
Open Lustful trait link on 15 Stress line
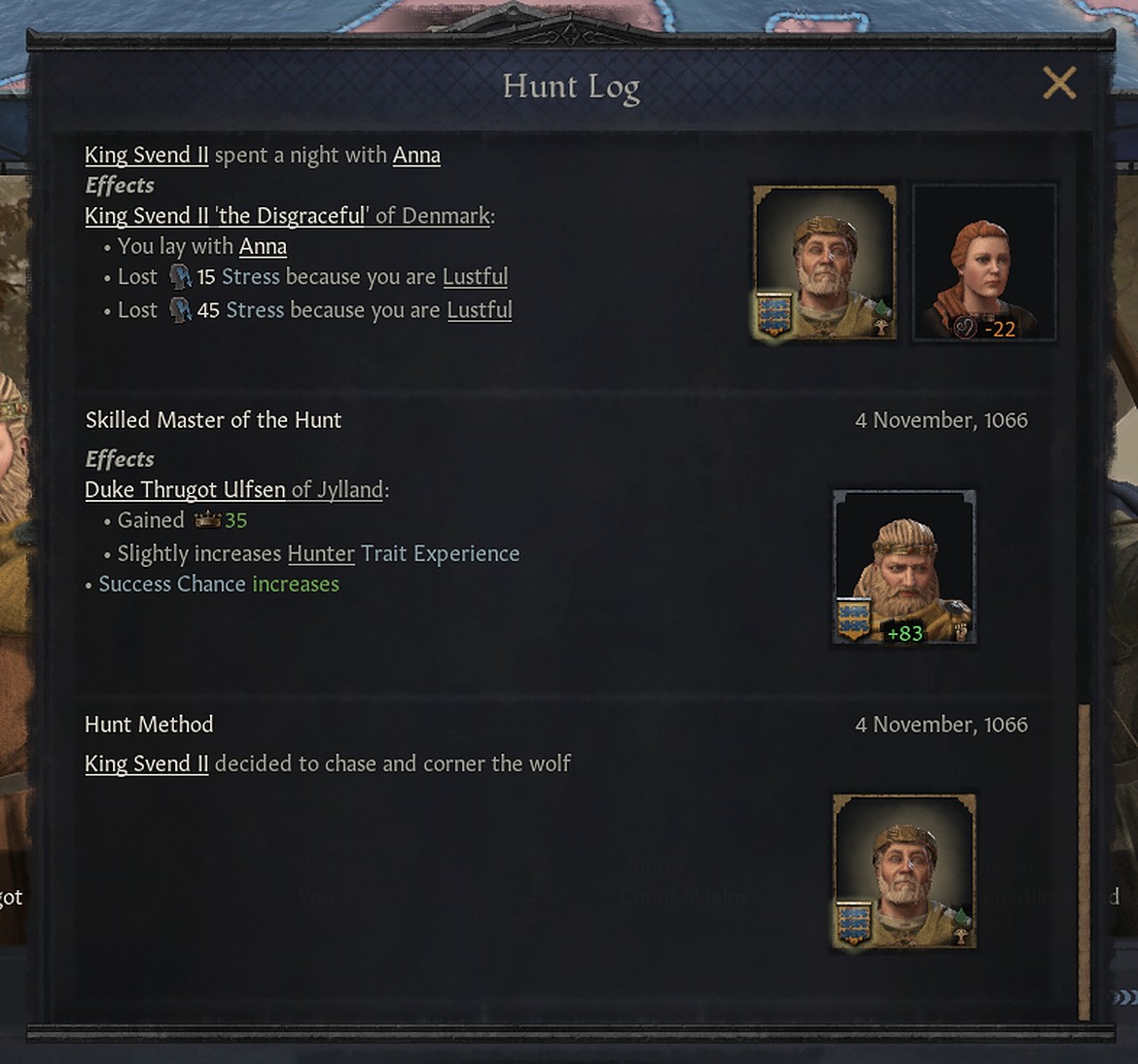coord(475,277)
